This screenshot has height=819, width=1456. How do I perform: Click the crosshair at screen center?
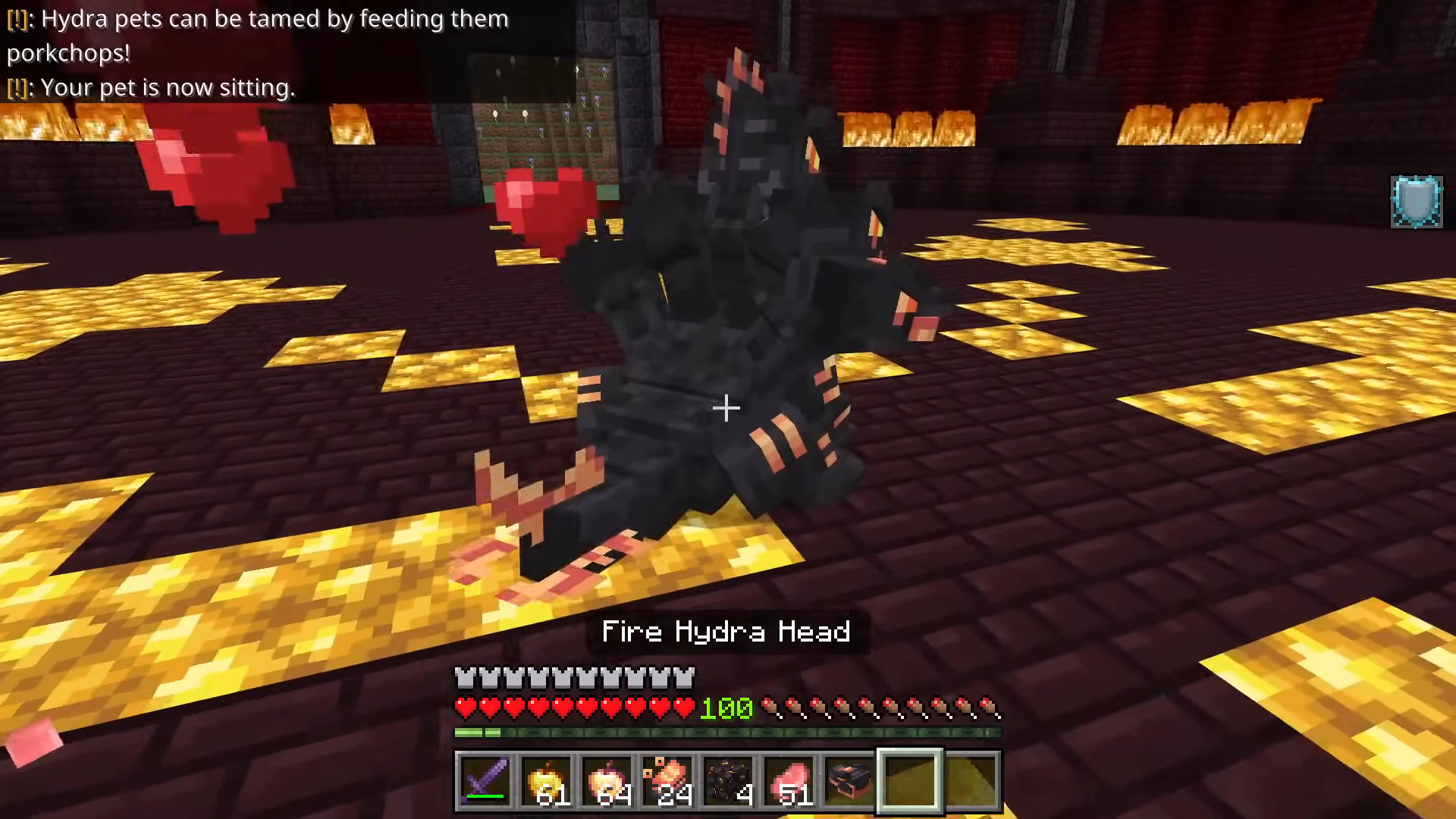click(726, 409)
